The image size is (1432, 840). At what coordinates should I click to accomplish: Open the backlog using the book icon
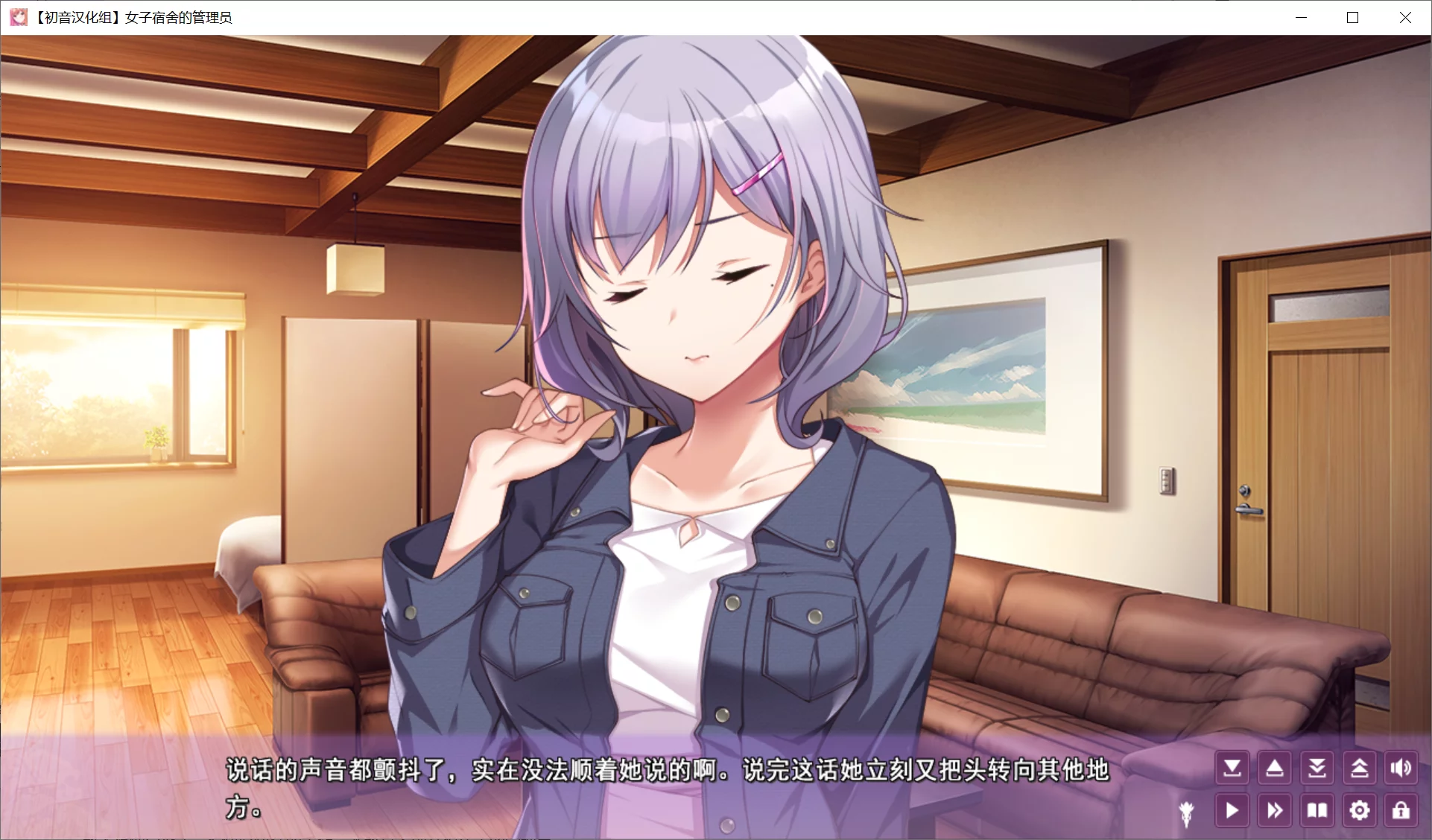1317,811
